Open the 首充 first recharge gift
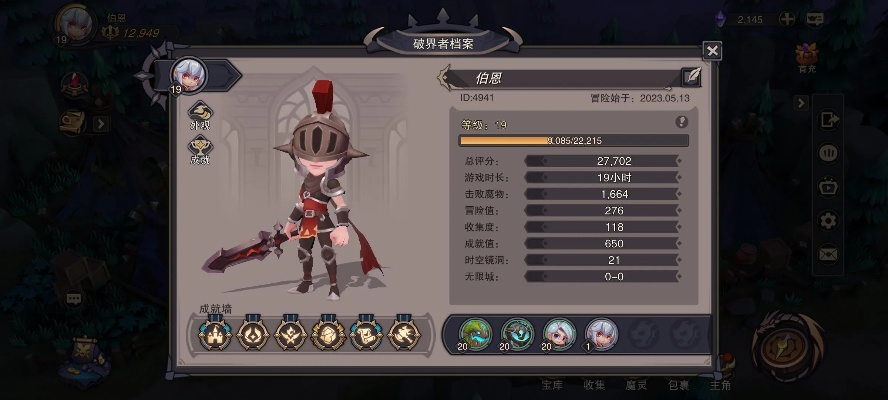Screen dimensions: 888x400 coord(807,57)
